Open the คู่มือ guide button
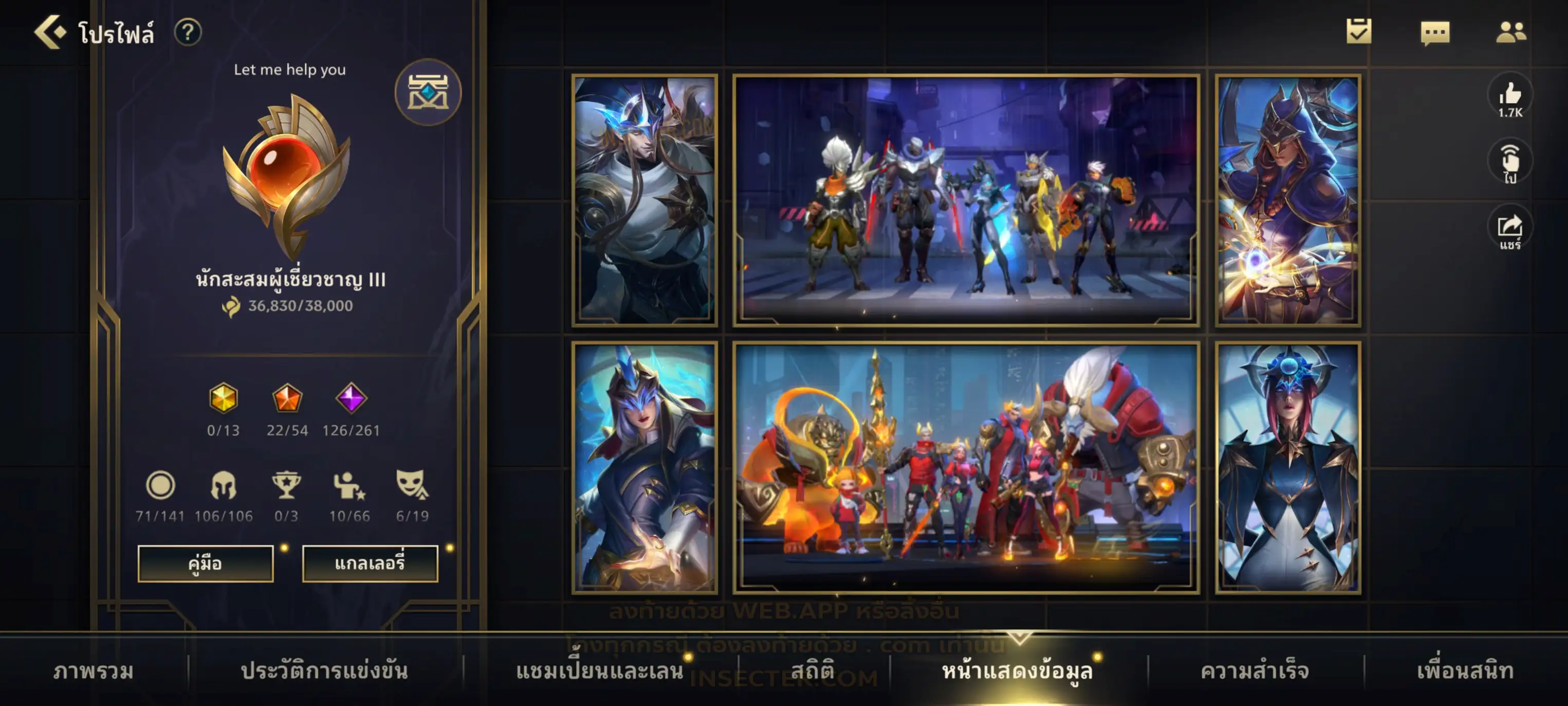Screen dimensions: 1568x706 [x=205, y=563]
